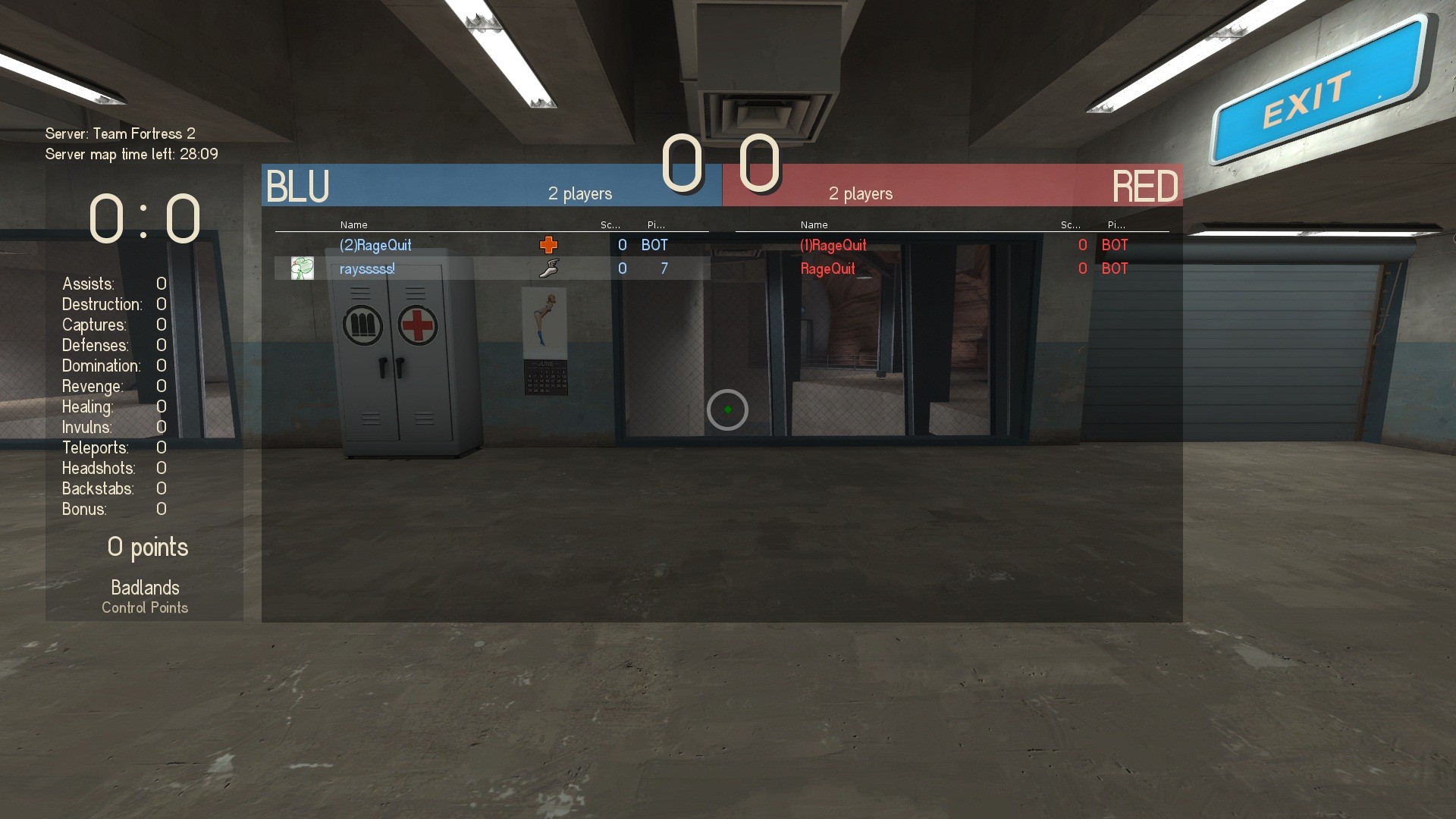Click the crosshair indicator at screen center
Screen dimensions: 1456x819
(727, 409)
